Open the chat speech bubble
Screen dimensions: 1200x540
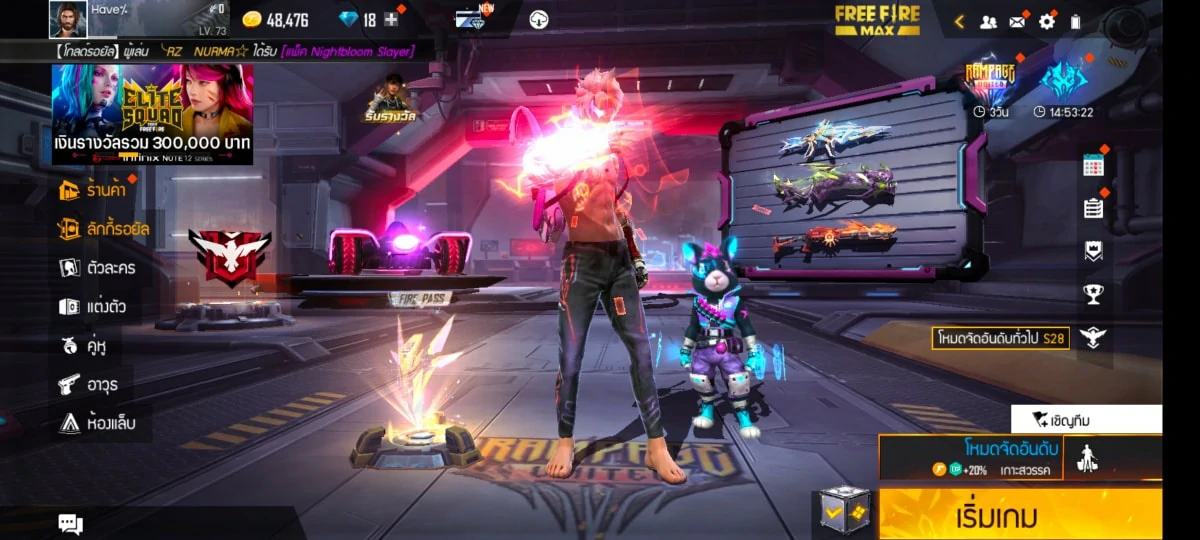point(70,523)
